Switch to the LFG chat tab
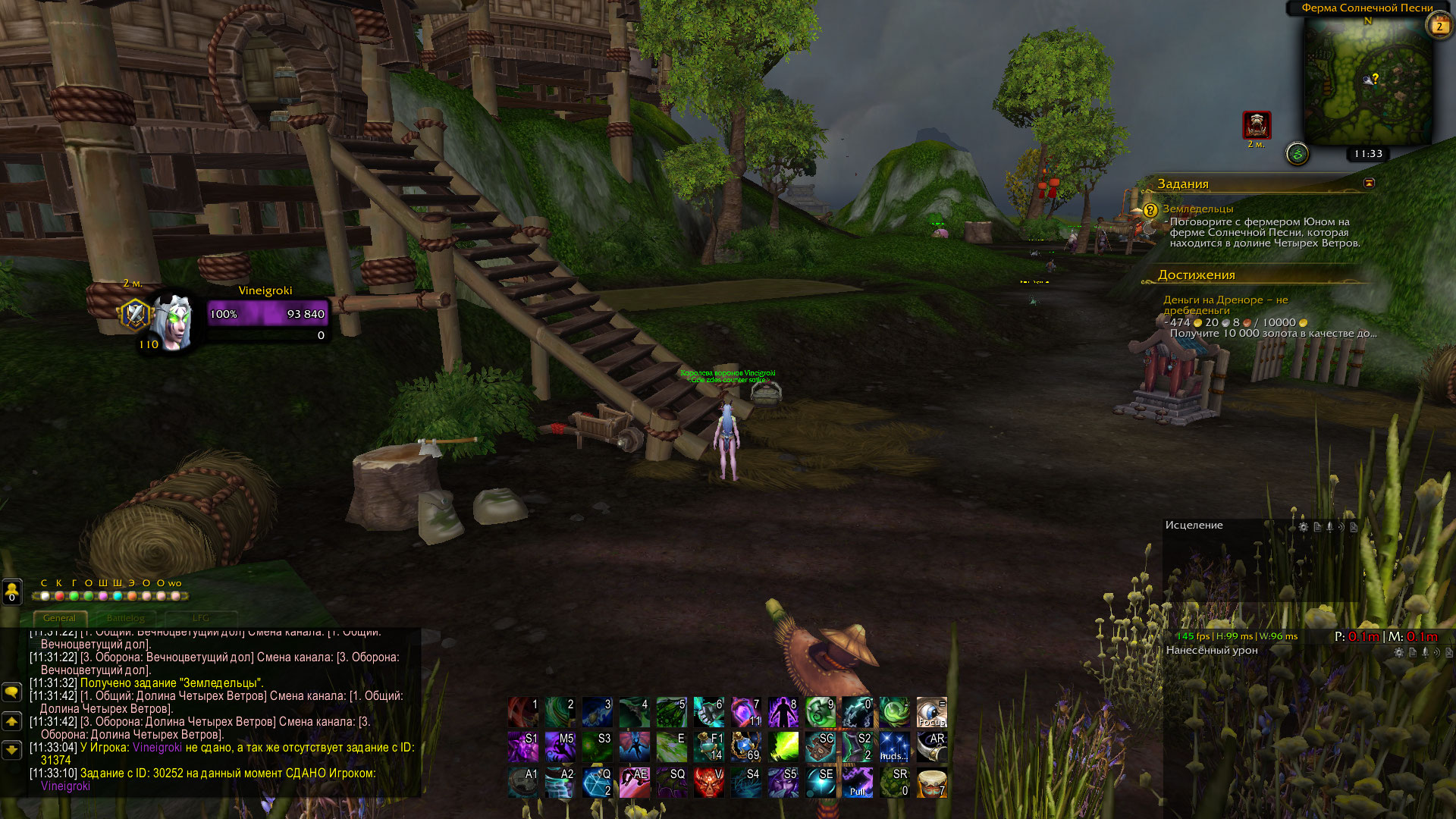 (x=200, y=618)
